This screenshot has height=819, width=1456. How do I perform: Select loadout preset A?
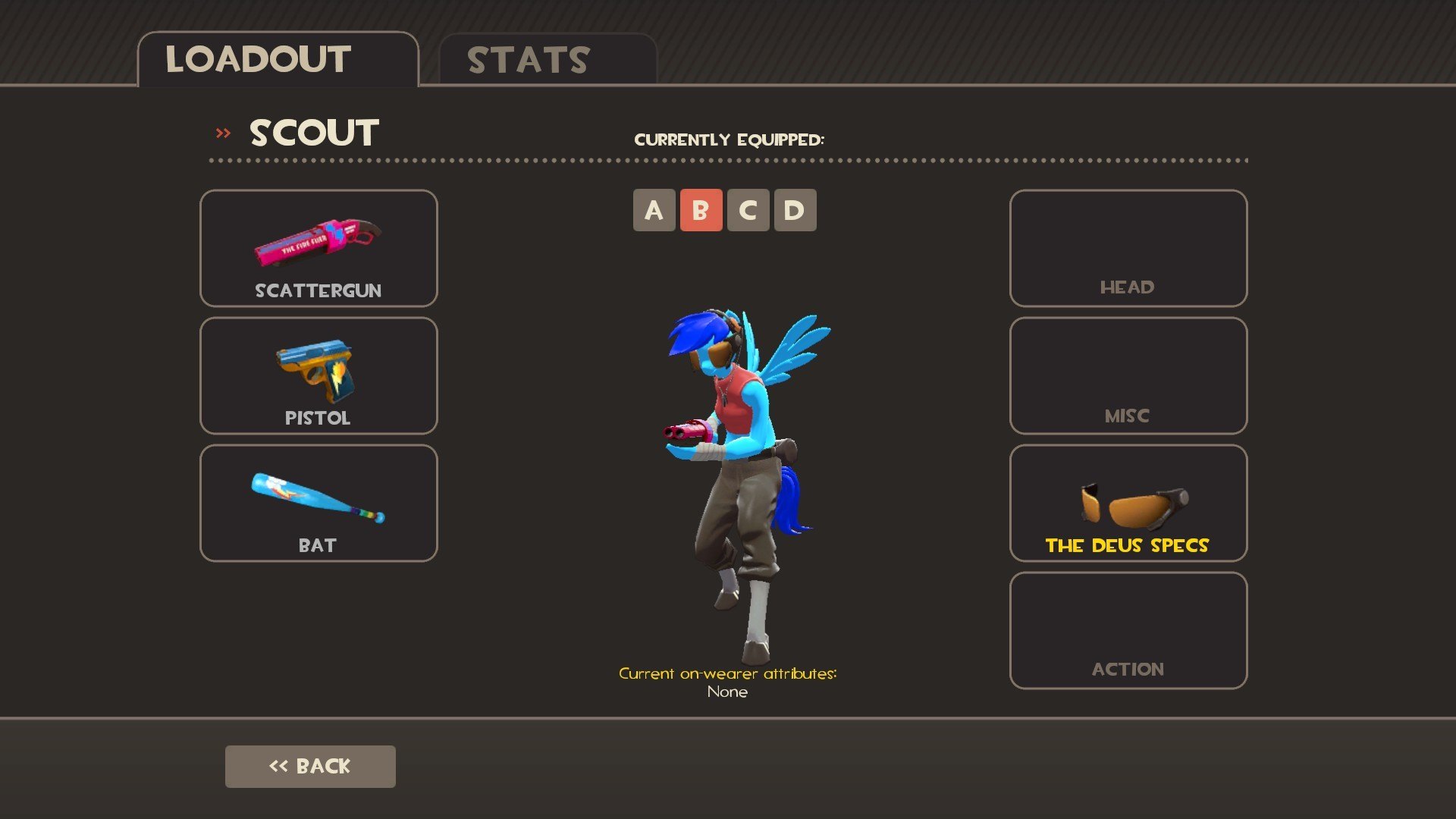click(x=654, y=210)
